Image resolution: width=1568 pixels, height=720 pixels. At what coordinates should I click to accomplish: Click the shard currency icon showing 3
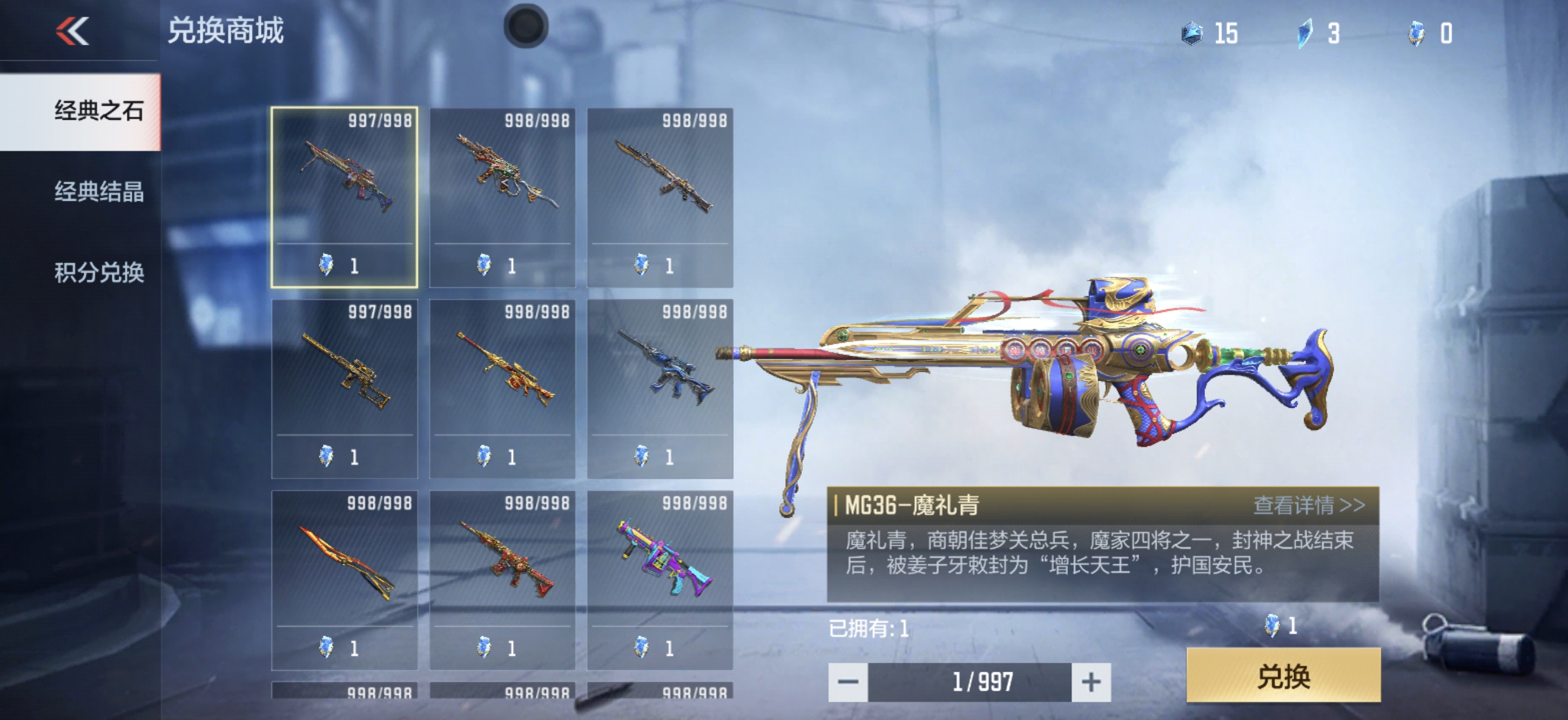pos(1305,34)
